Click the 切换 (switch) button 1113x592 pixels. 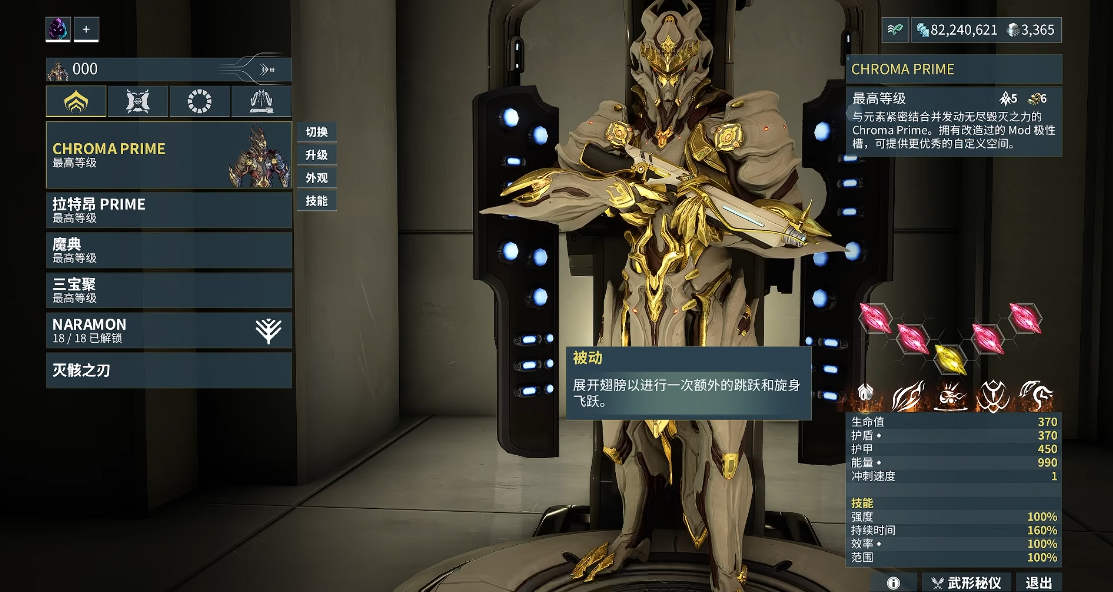click(x=316, y=132)
